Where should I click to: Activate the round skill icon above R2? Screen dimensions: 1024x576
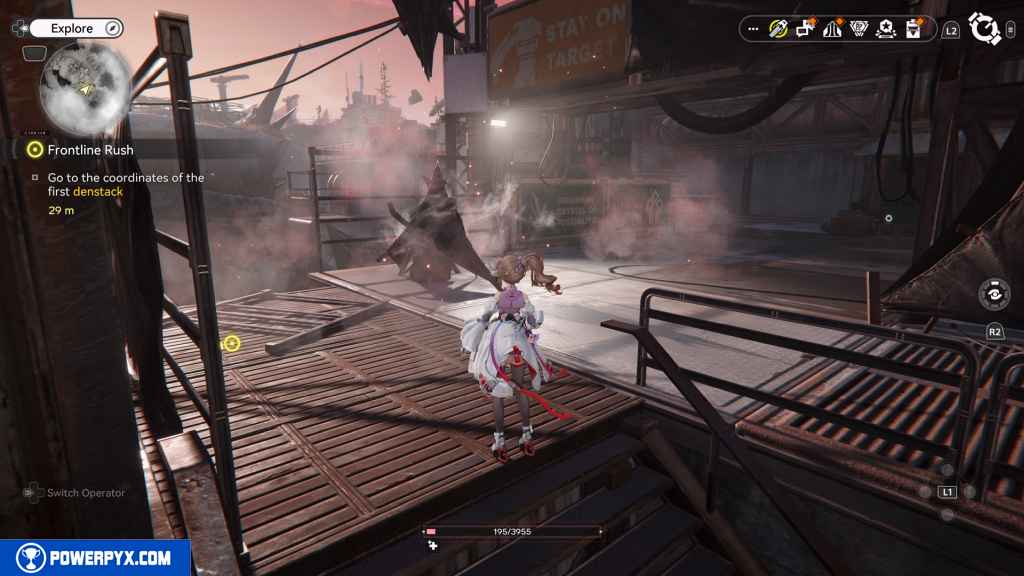[x=994, y=295]
